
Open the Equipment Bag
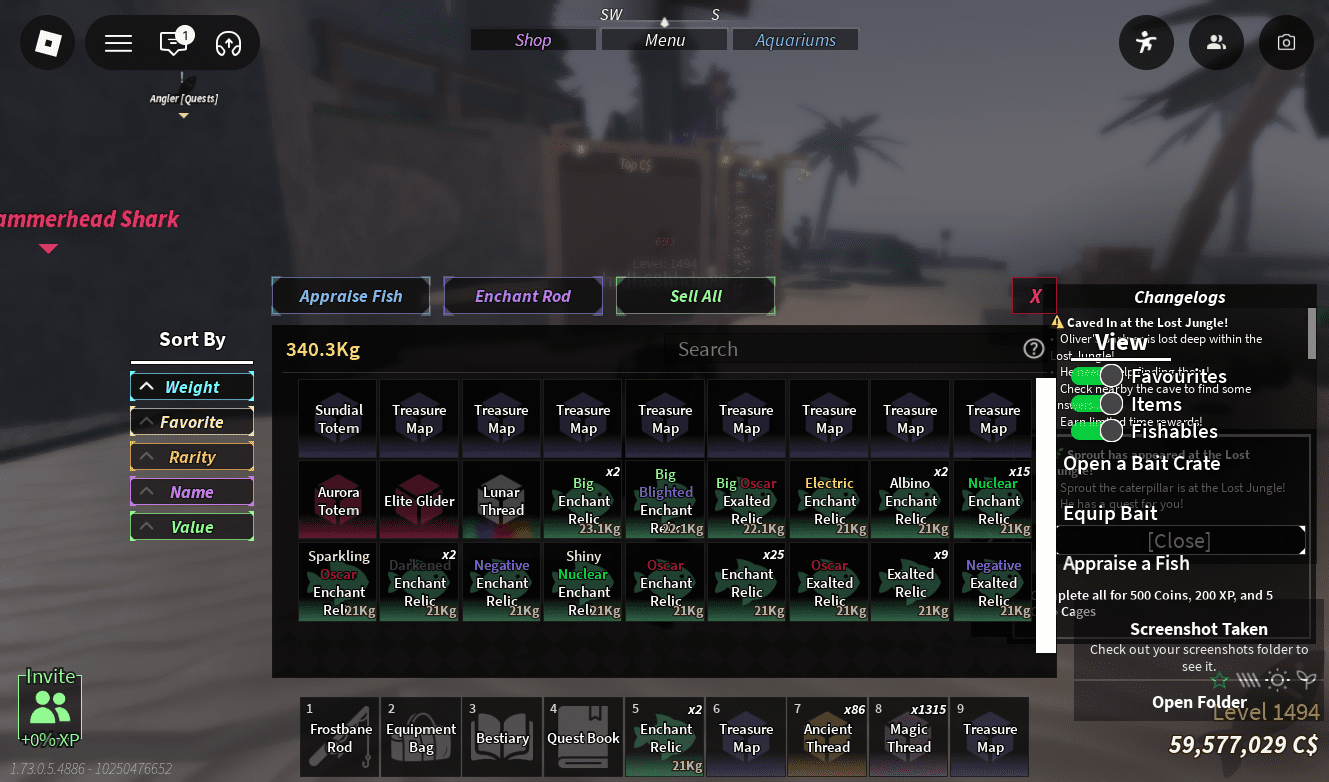pos(421,737)
